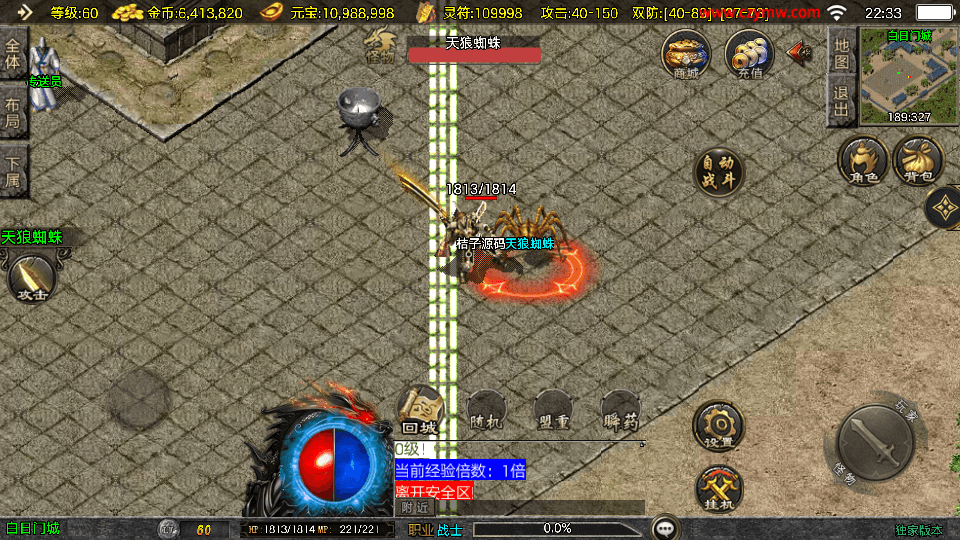Image resolution: width=960 pixels, height=540 pixels.
Task: Switch to the 附近 nearby chat tab
Action: point(415,508)
